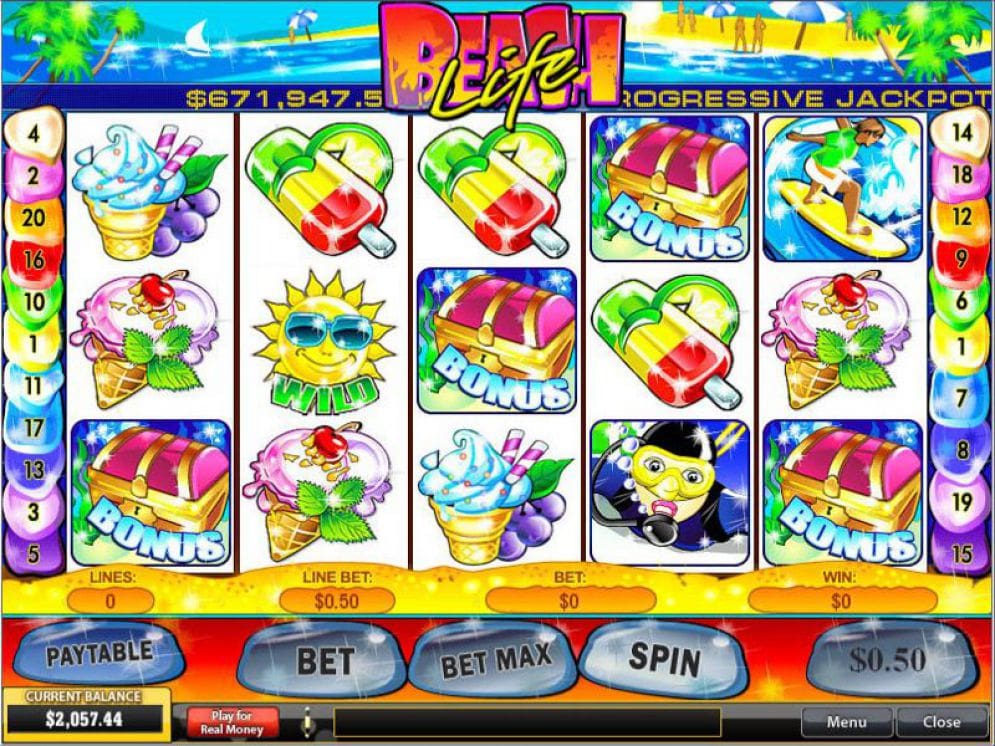Open the PAYTABLE screen
This screenshot has height=746, width=995.
coord(100,655)
